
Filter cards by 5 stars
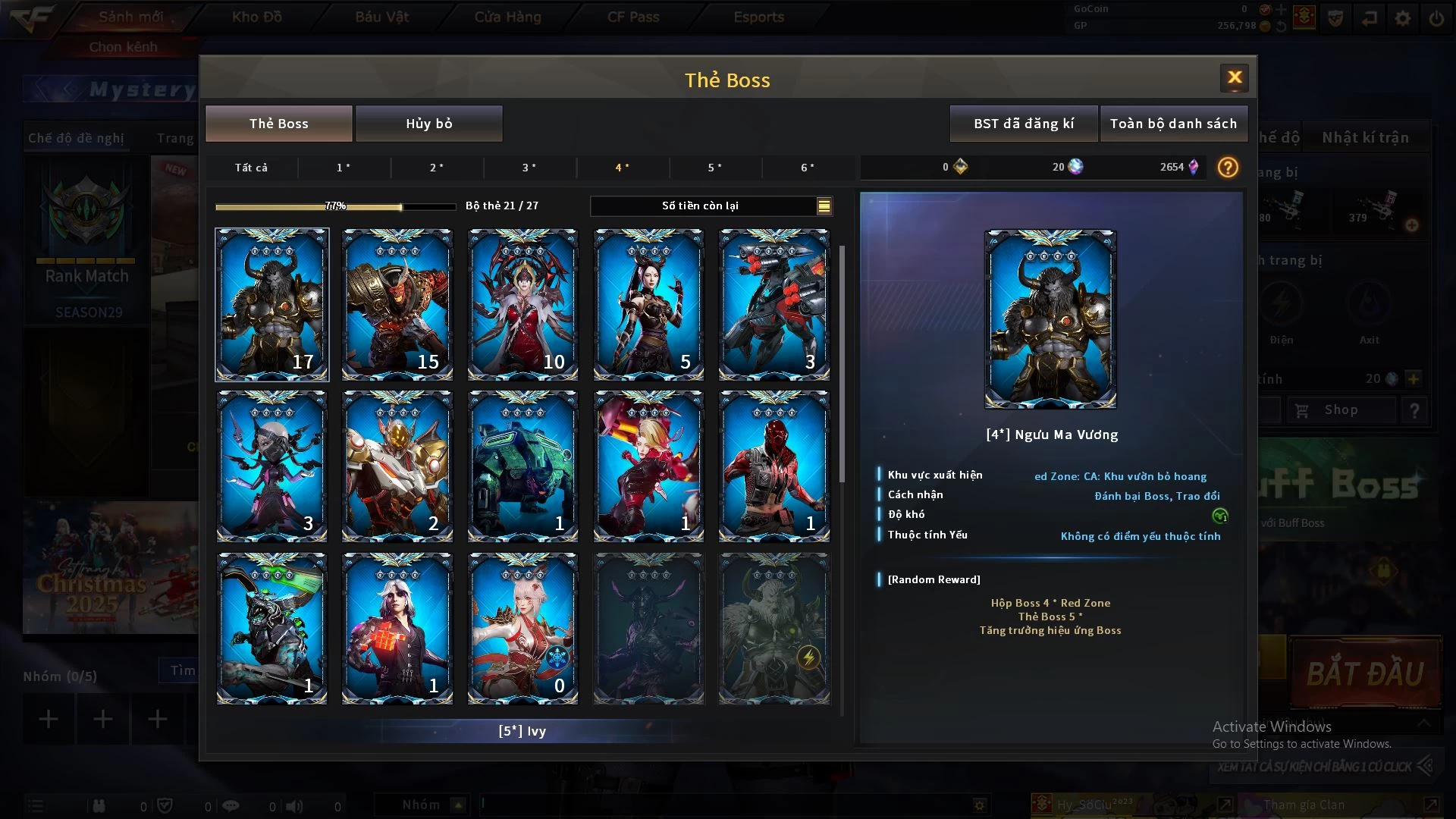click(715, 168)
